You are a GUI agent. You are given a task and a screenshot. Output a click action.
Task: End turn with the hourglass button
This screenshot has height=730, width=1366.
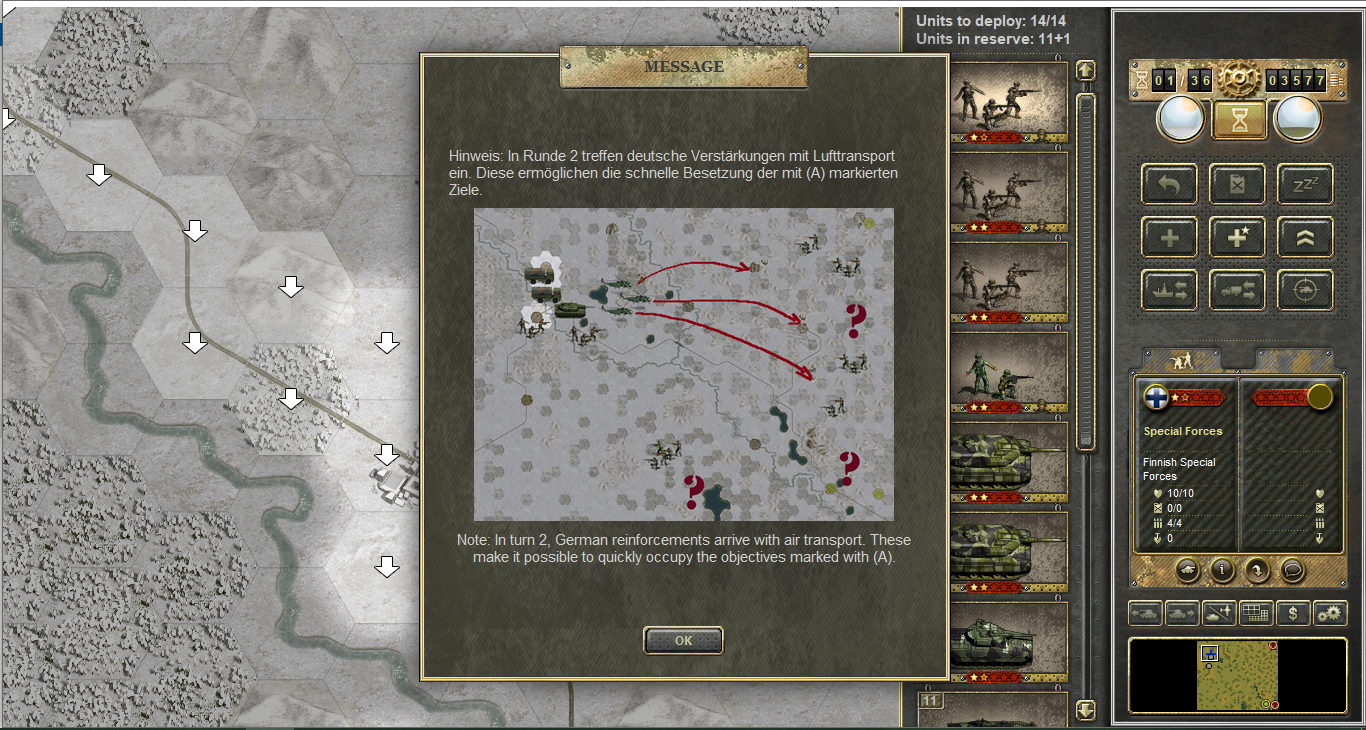(1240, 120)
